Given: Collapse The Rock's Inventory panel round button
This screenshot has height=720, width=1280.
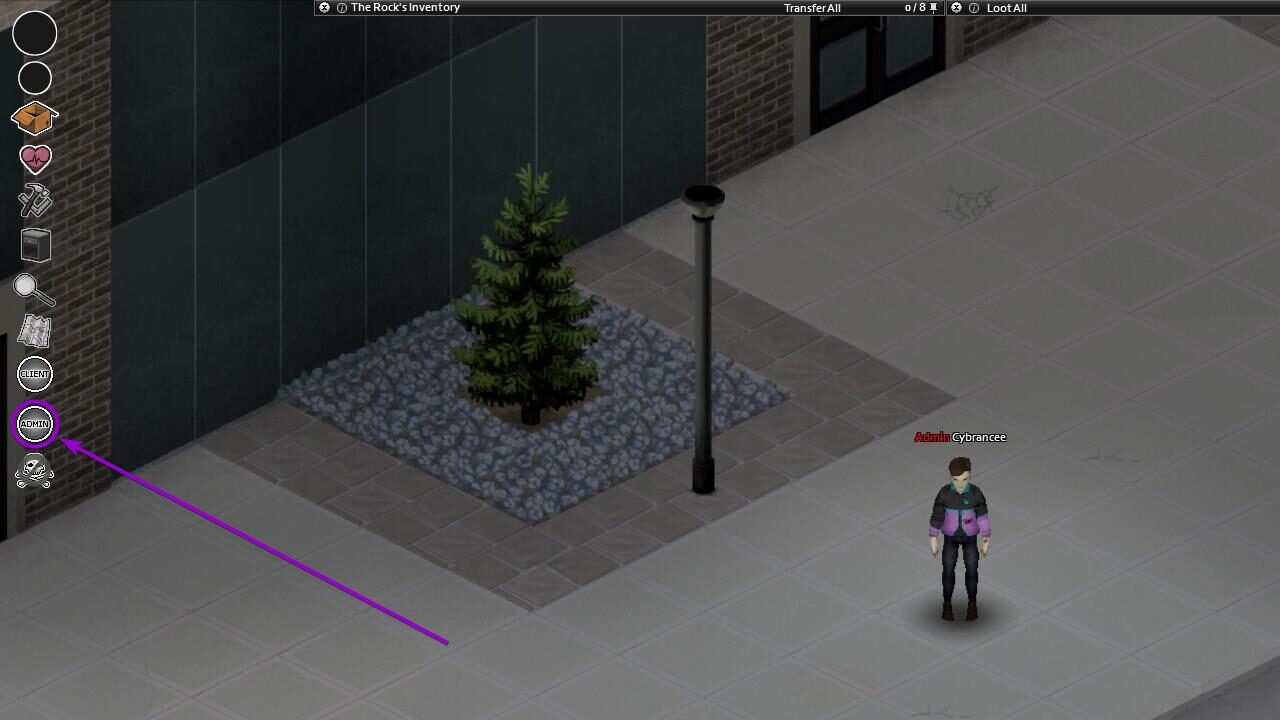Looking at the screenshot, I should (x=323, y=7).
